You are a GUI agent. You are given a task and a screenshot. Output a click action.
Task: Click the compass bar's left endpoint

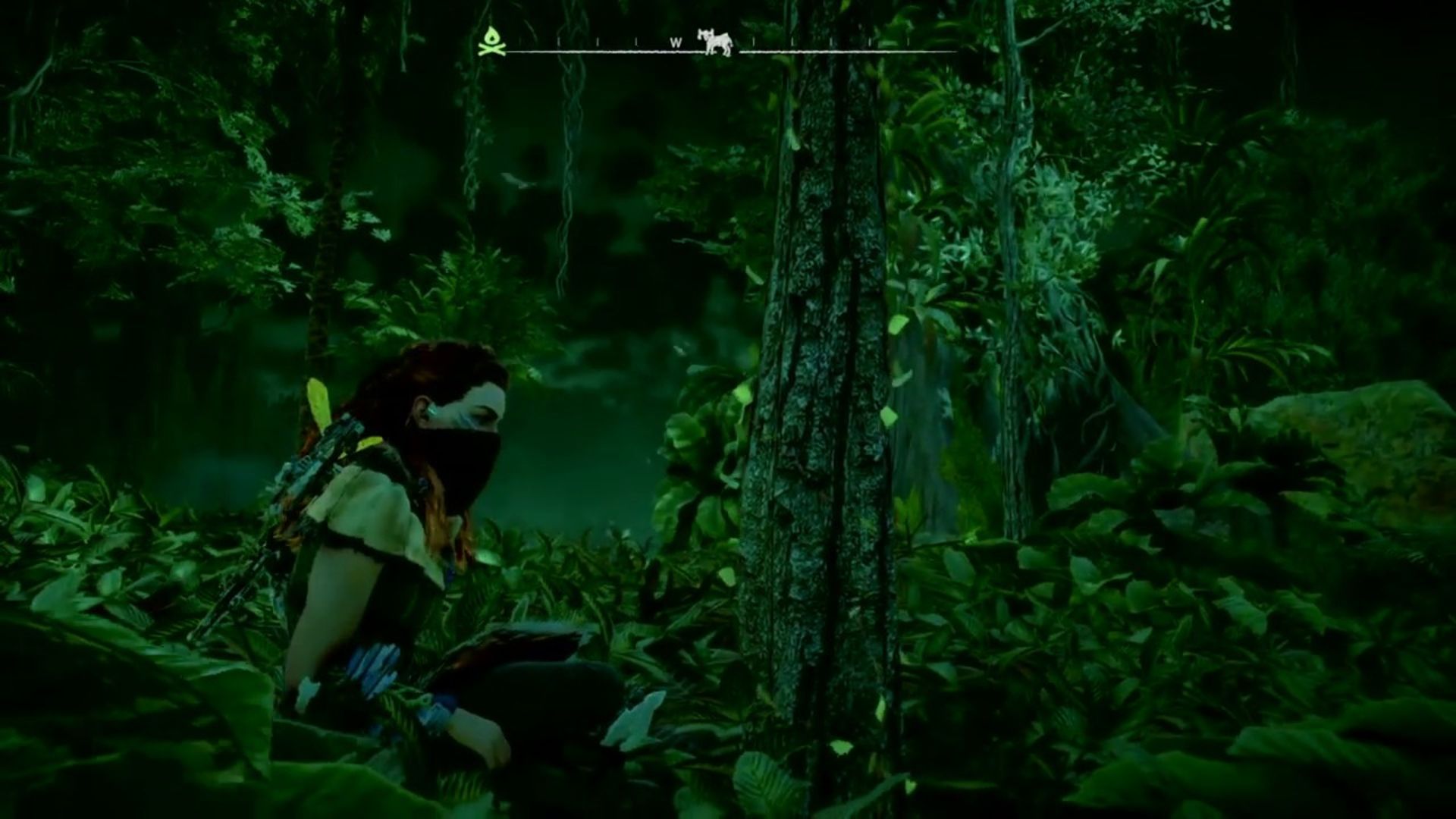point(508,50)
